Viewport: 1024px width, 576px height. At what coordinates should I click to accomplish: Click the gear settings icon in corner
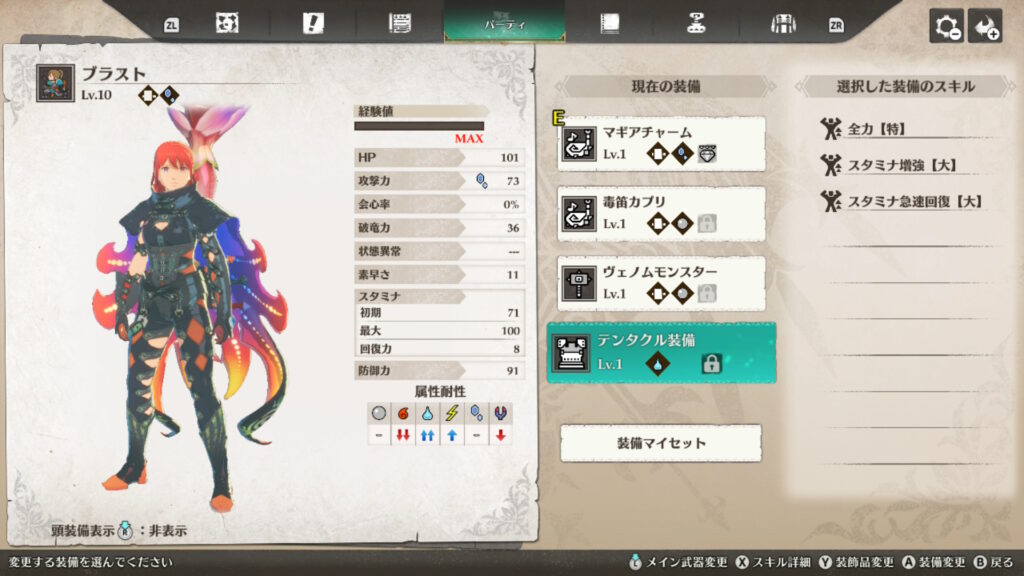pyautogui.click(x=946, y=26)
